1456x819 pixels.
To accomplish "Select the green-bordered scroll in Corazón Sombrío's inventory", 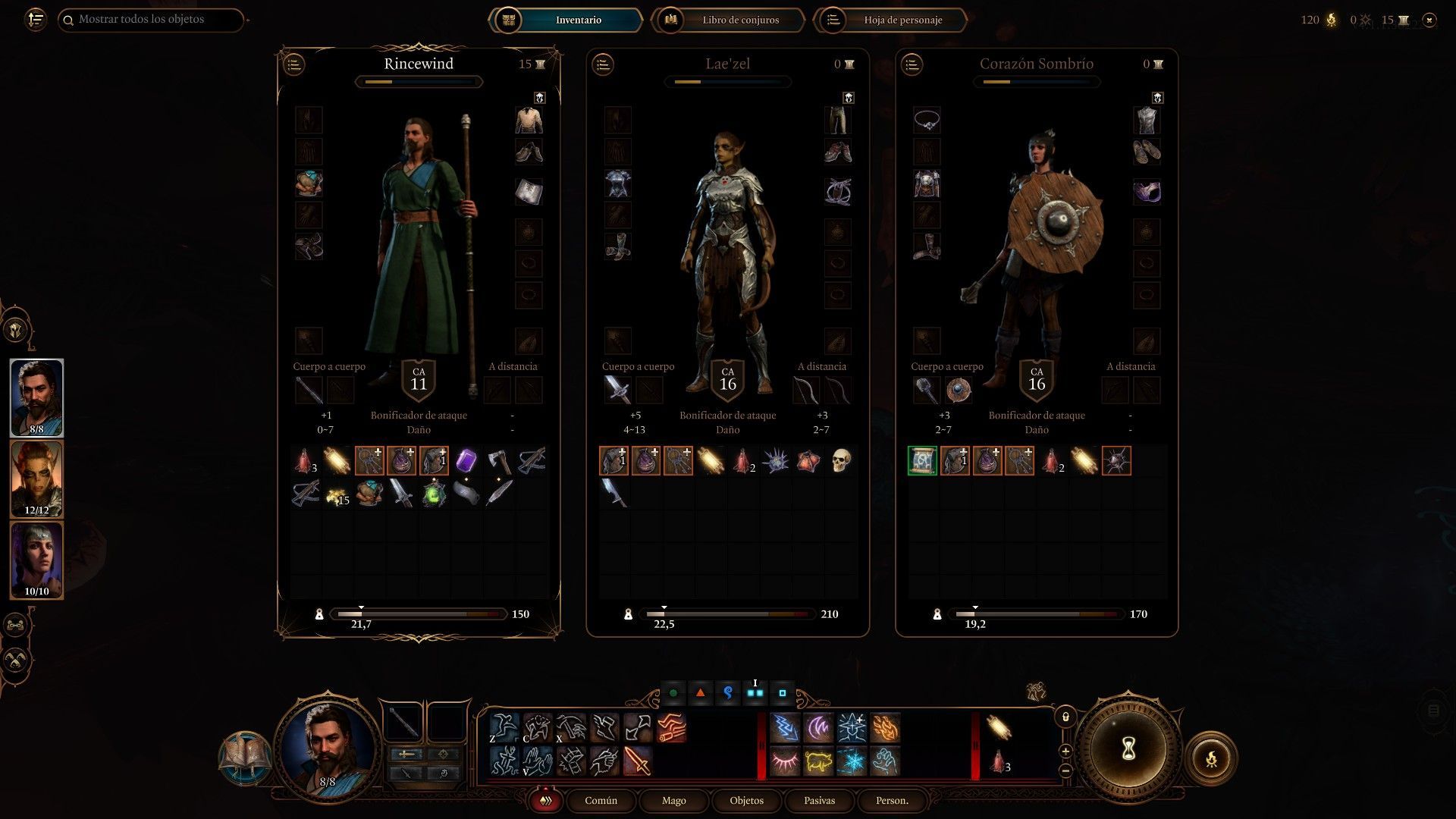I will [x=922, y=460].
